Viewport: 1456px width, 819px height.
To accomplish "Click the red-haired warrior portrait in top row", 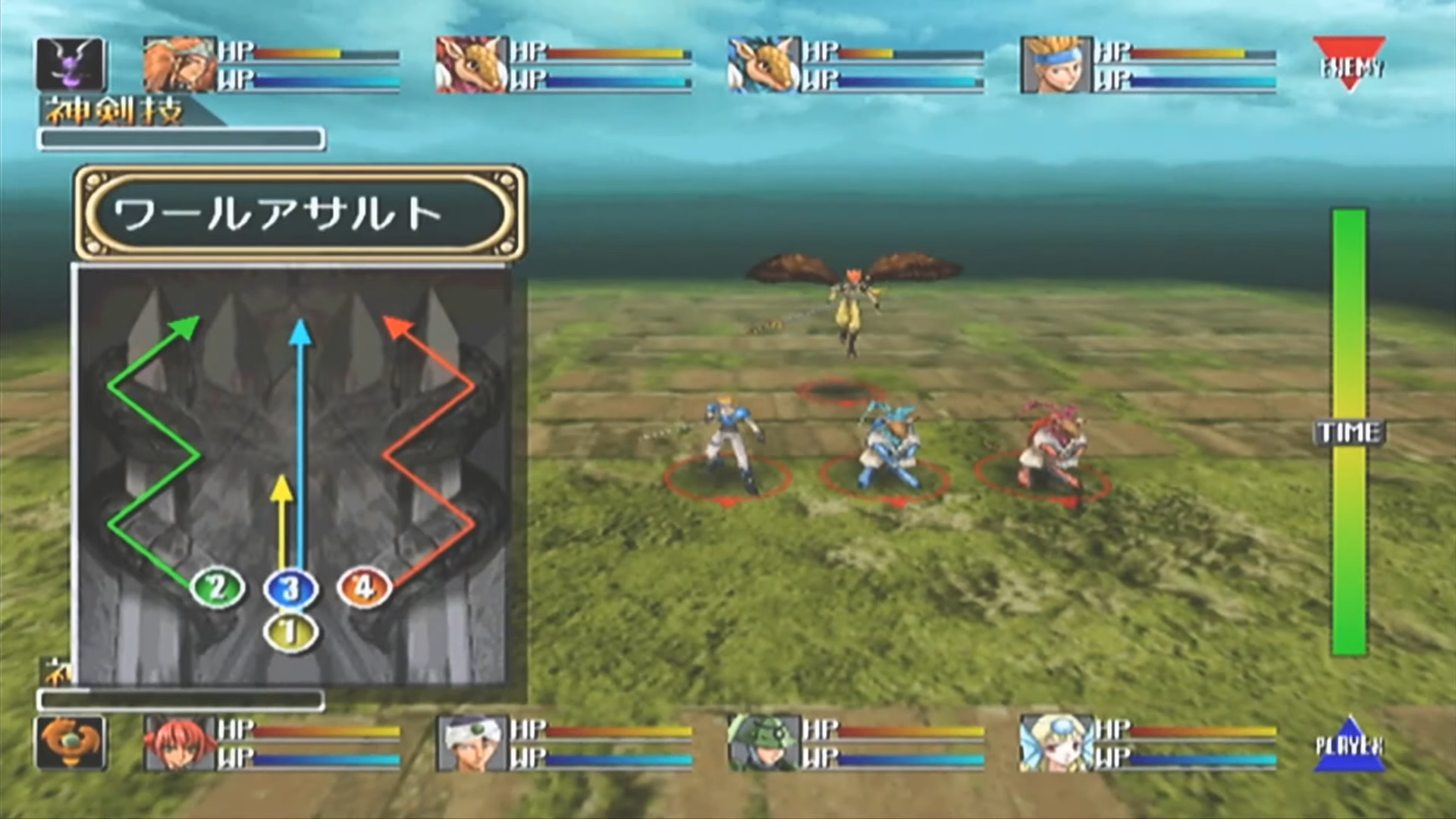I will click(x=178, y=66).
